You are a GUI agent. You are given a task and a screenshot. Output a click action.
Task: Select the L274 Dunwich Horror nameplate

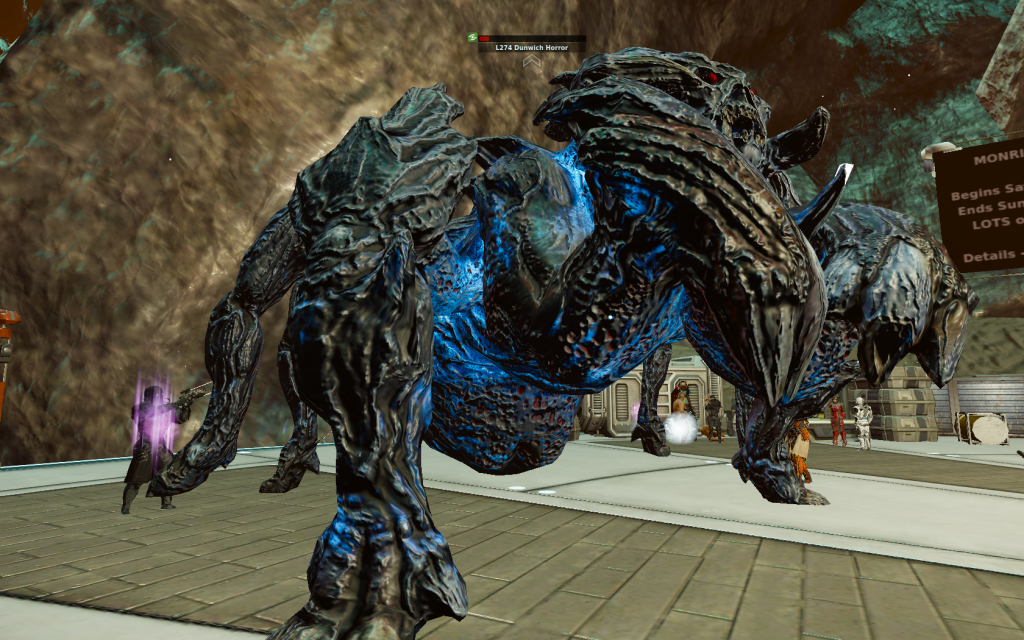pyautogui.click(x=531, y=47)
